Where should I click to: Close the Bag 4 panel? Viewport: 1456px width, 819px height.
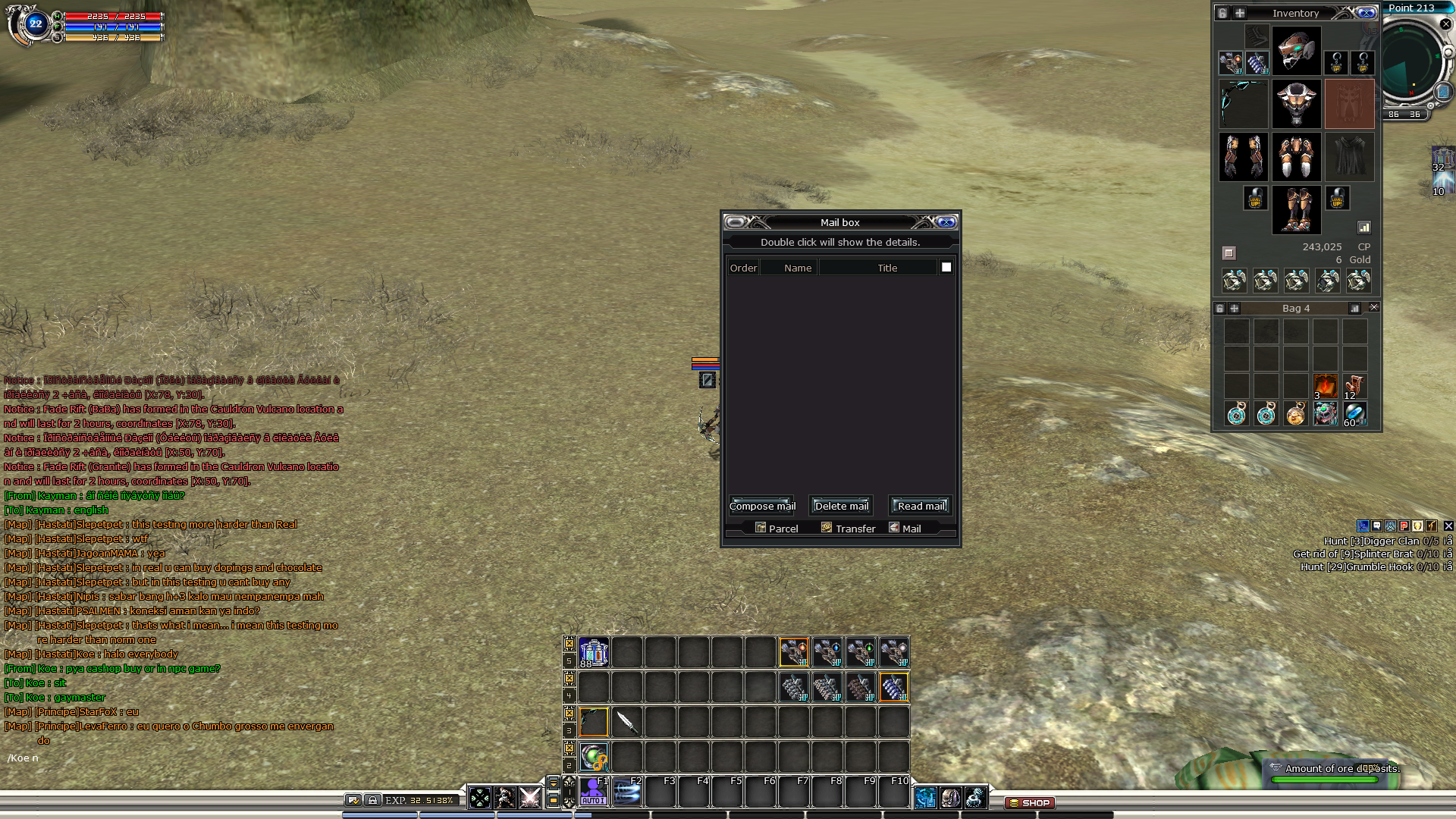[x=1374, y=307]
